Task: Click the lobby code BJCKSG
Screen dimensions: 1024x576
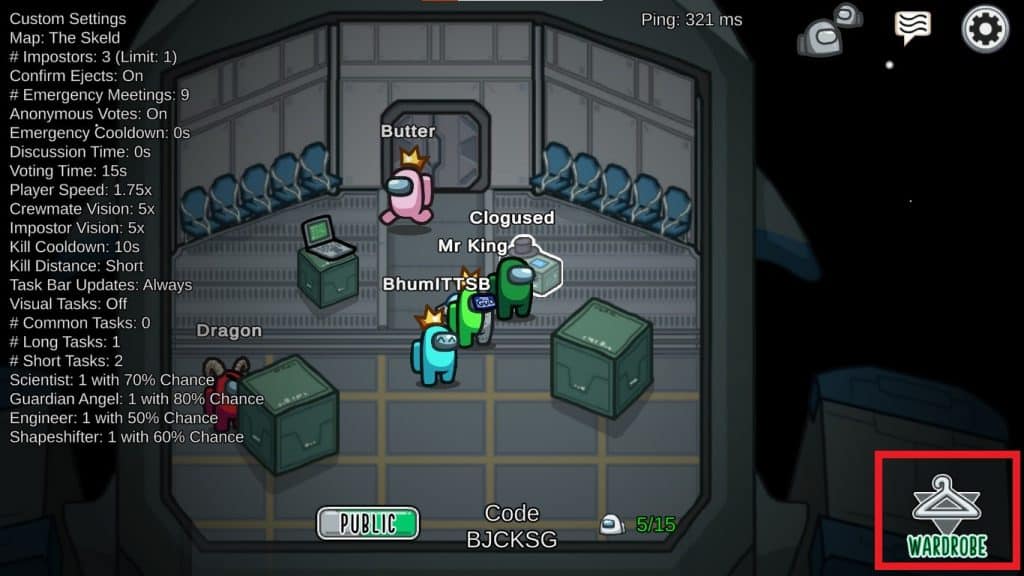Action: 512,539
